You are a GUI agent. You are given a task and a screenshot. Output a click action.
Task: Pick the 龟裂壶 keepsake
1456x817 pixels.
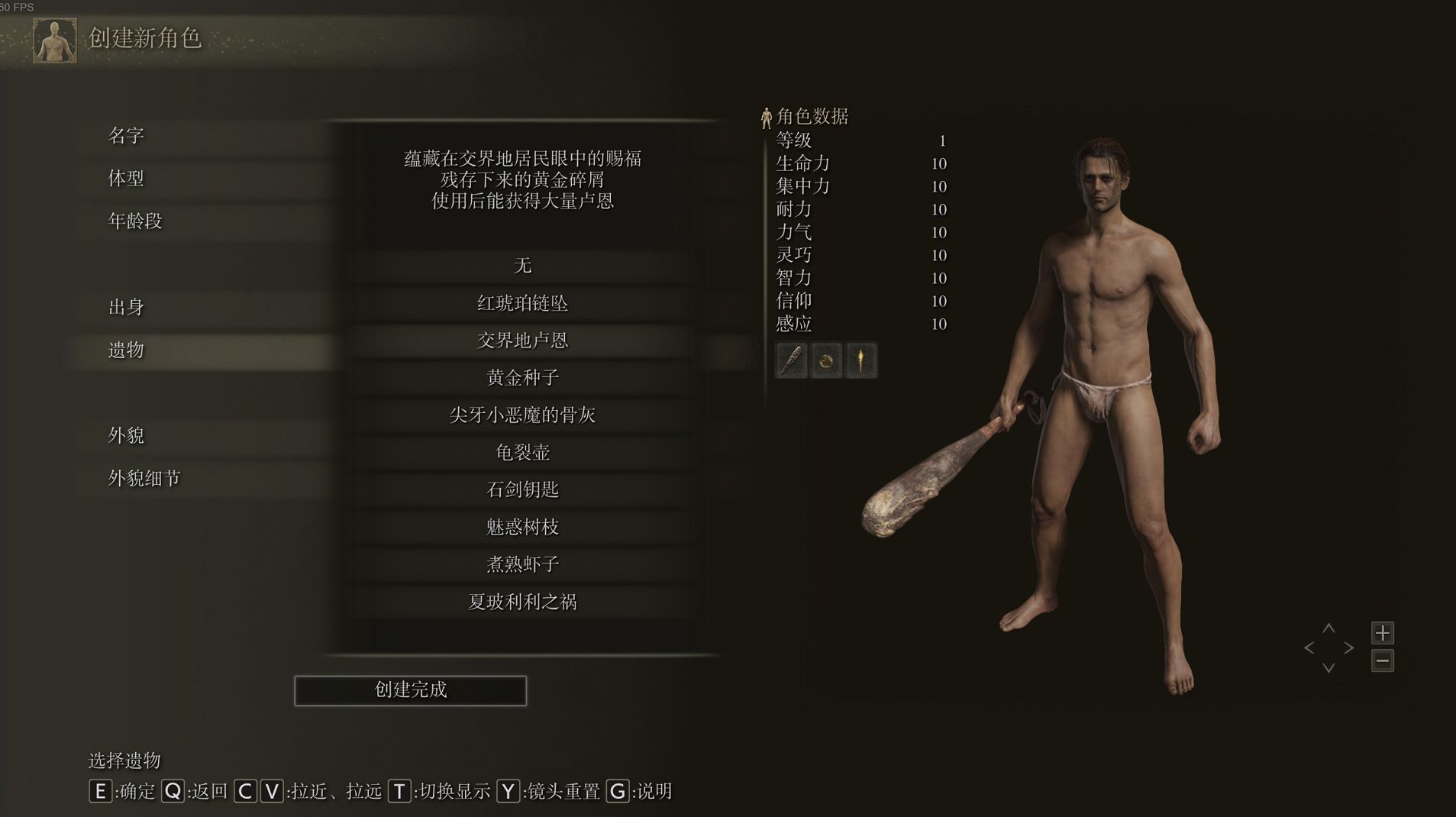pyautogui.click(x=522, y=452)
